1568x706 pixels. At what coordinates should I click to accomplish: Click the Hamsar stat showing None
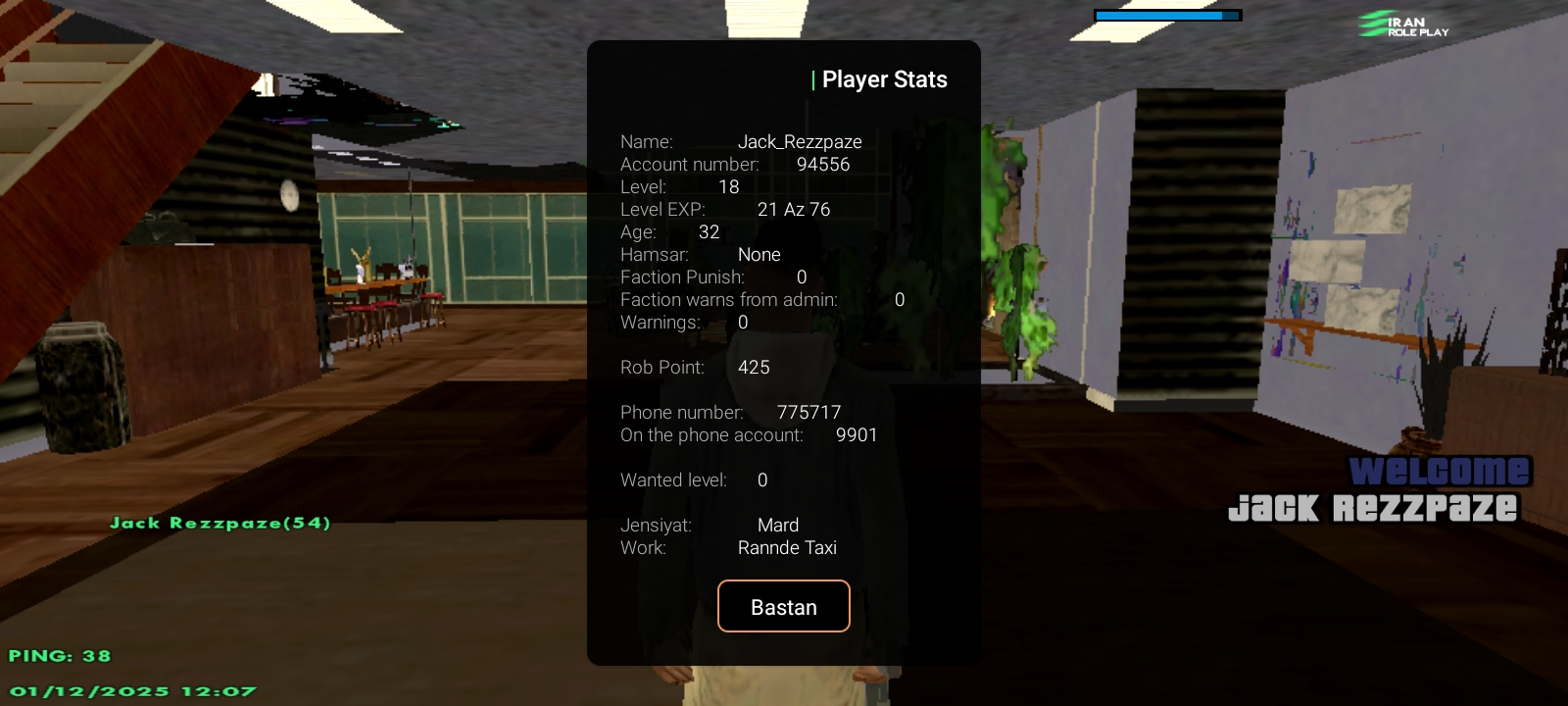click(x=702, y=254)
